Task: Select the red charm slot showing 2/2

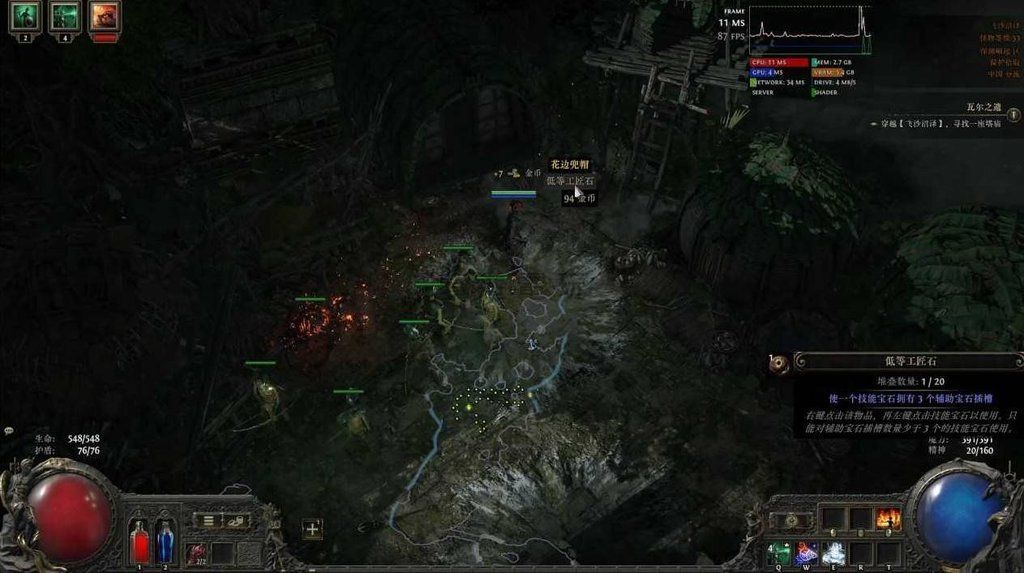Action: (x=196, y=552)
